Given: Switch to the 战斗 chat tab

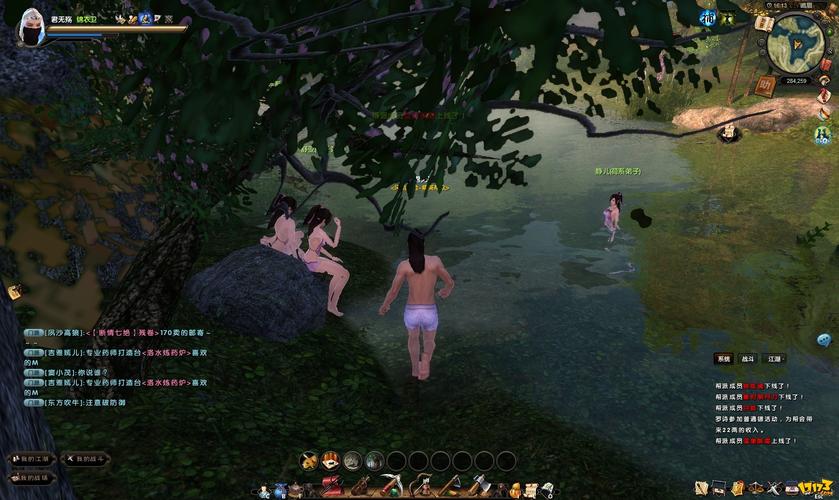Looking at the screenshot, I should click(748, 358).
